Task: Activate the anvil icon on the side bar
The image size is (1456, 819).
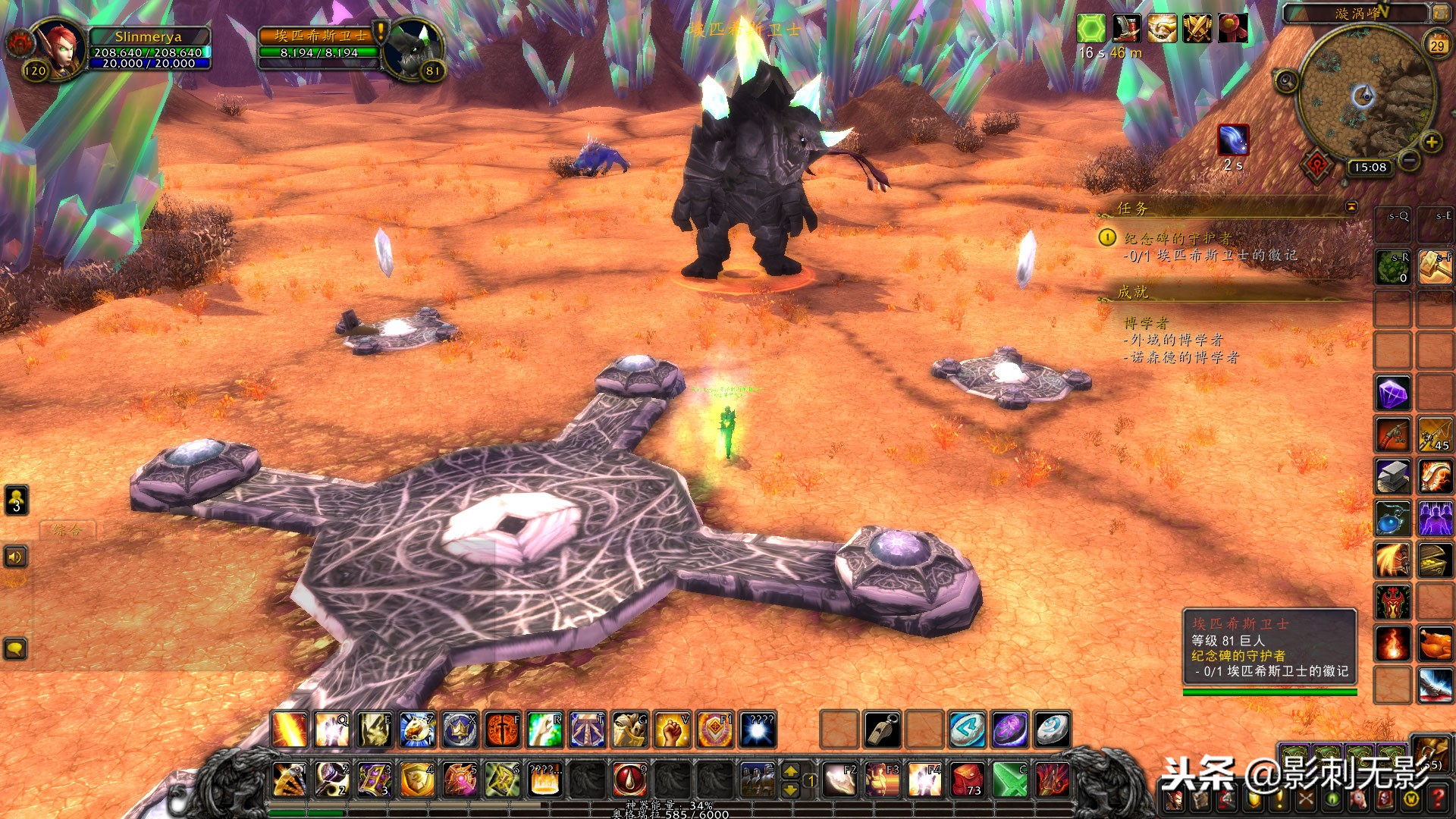Action: [x=1393, y=477]
